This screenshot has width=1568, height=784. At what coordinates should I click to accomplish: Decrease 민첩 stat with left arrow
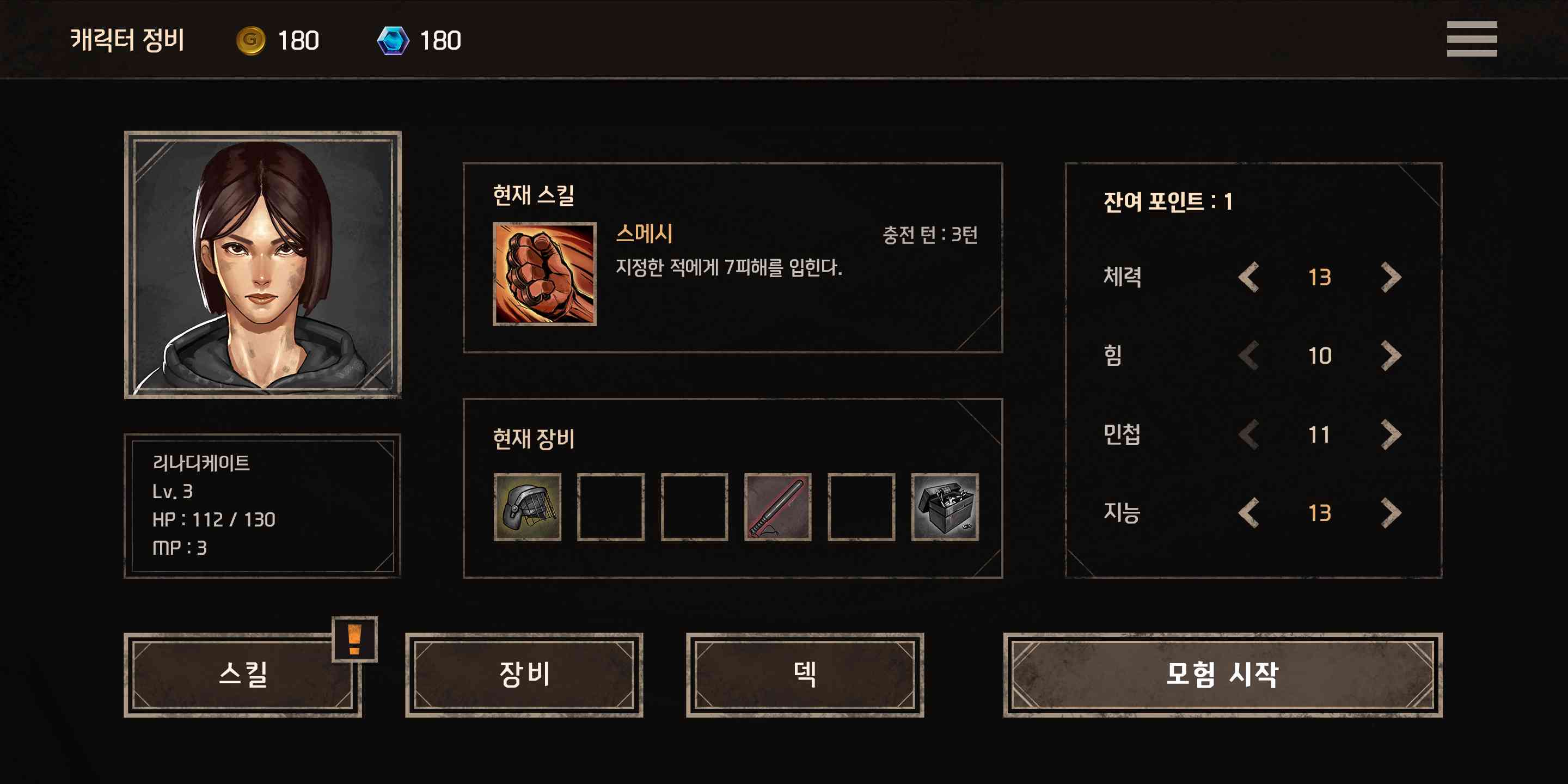point(1248,435)
